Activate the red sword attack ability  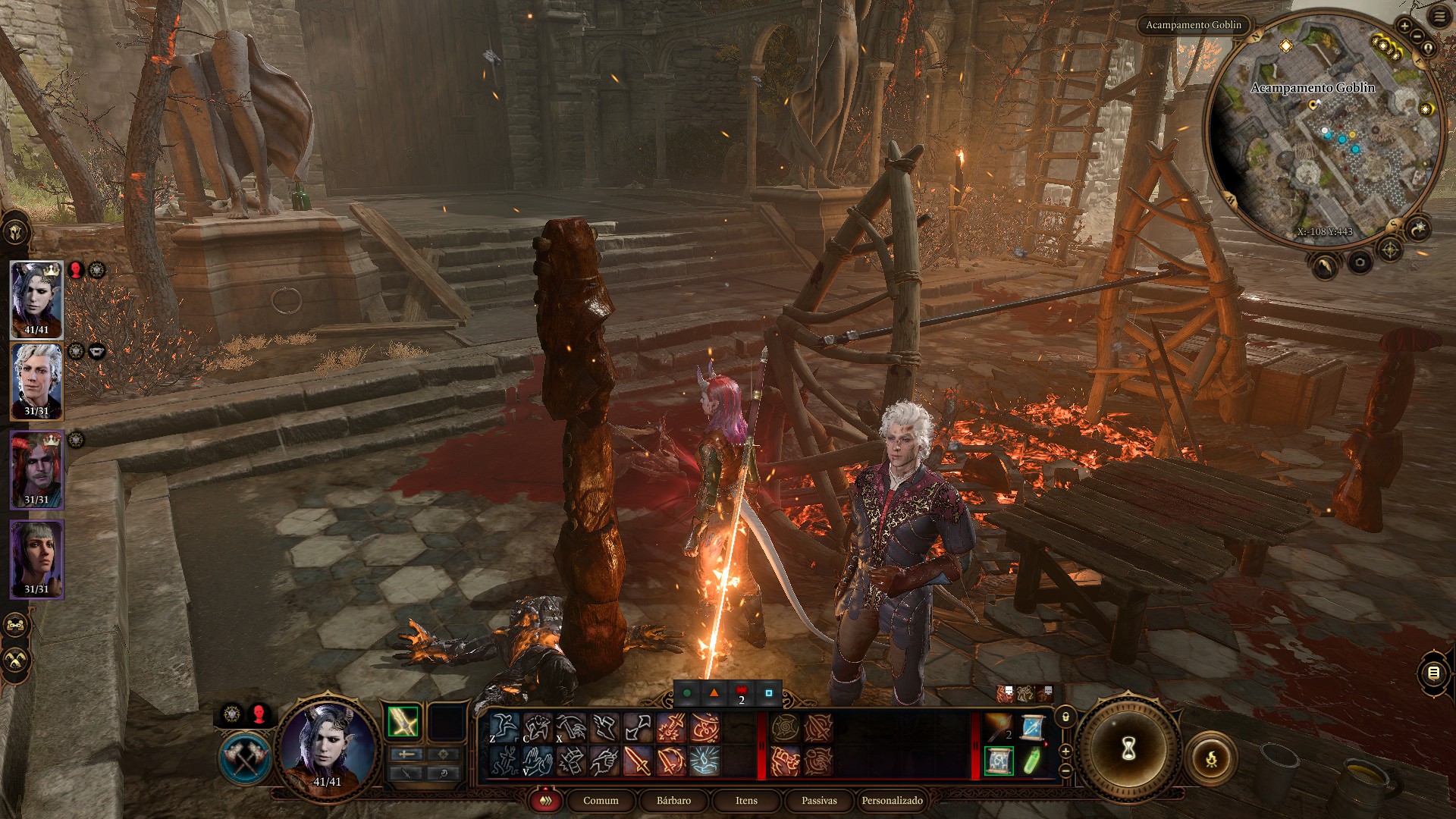[637, 761]
